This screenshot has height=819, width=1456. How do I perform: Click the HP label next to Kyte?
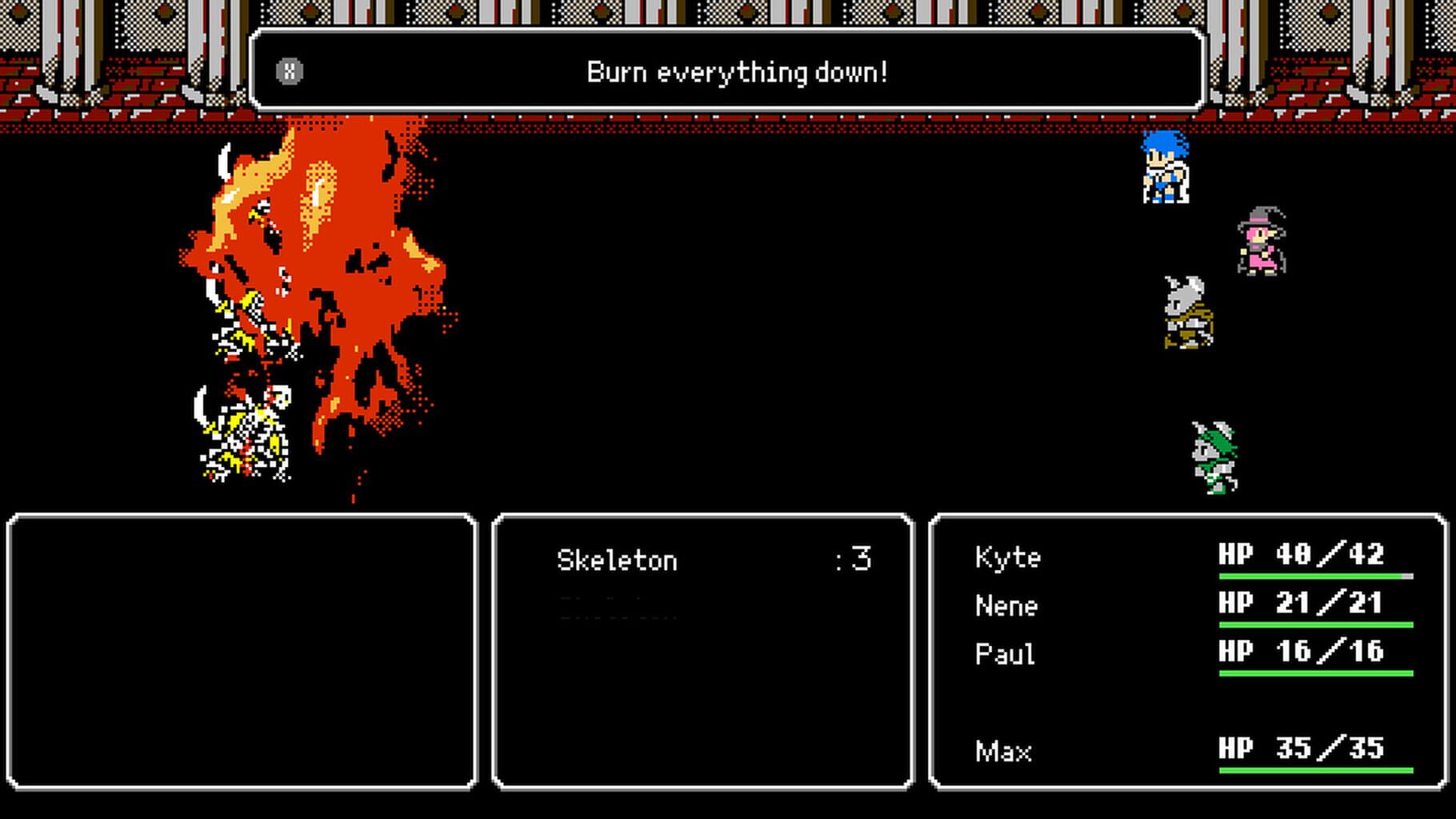click(1235, 554)
